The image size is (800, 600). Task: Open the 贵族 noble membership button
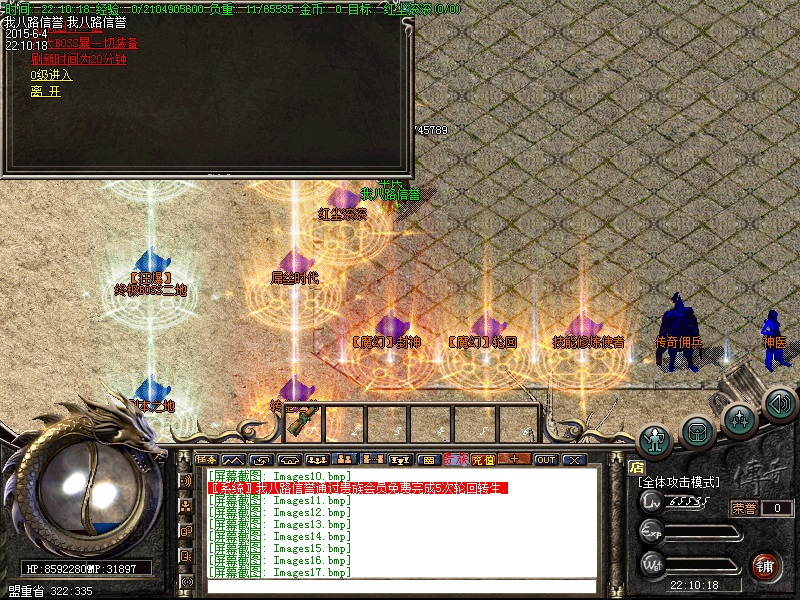(x=456, y=460)
